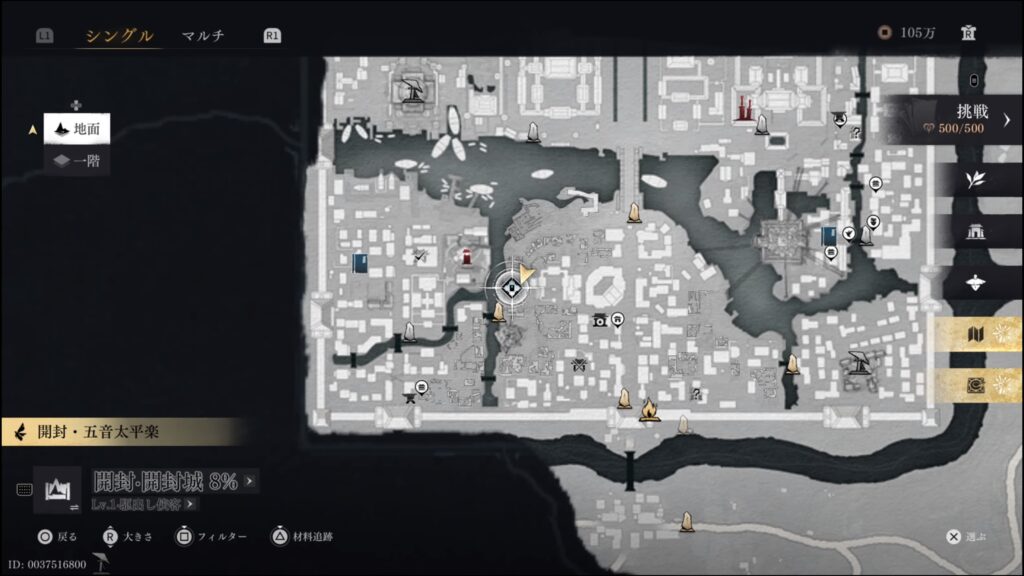Select the 一階 map layer
The width and height of the screenshot is (1024, 576).
click(x=76, y=160)
